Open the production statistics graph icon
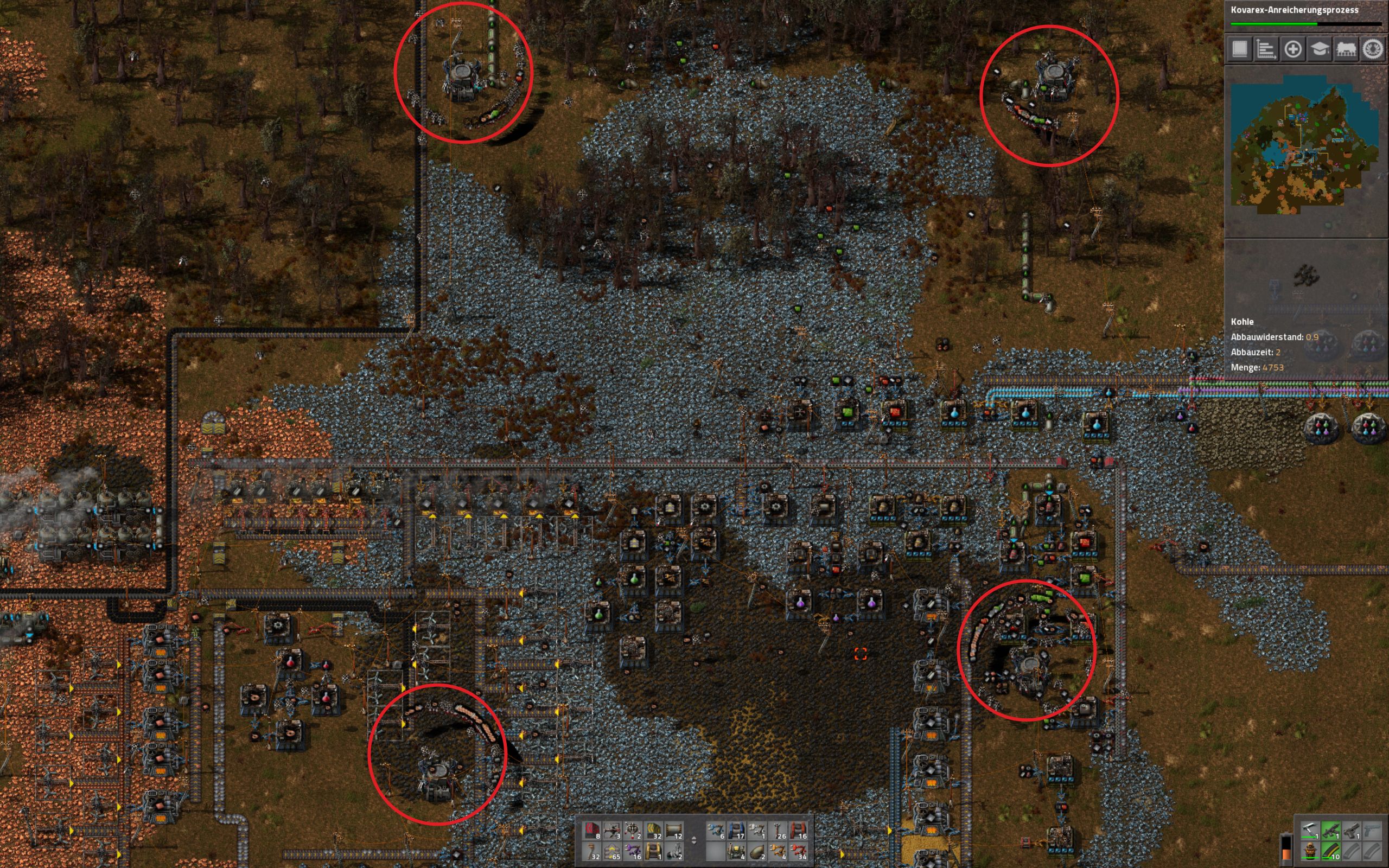 point(1267,50)
